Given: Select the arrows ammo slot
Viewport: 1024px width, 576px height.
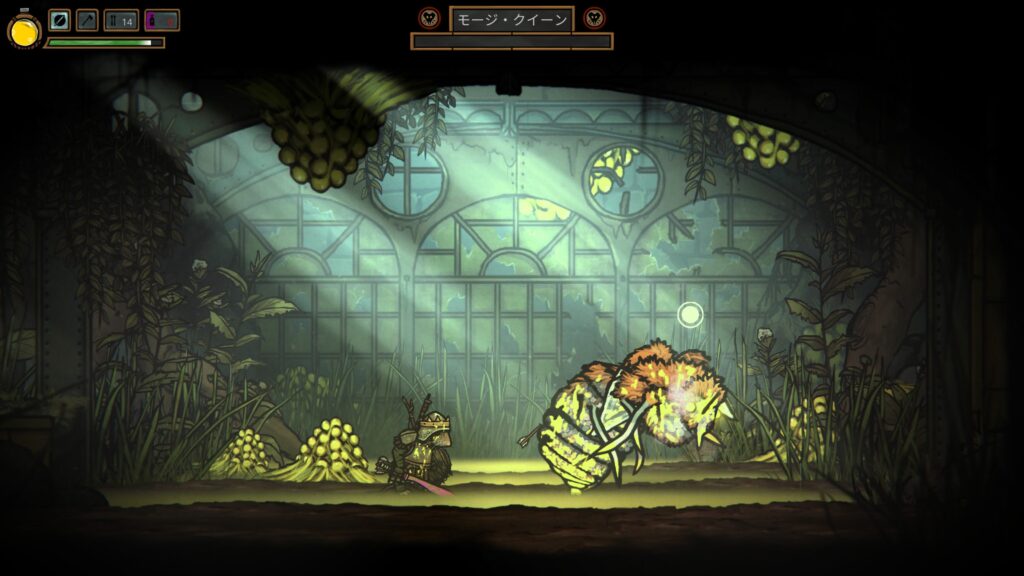Looking at the screenshot, I should (x=121, y=20).
